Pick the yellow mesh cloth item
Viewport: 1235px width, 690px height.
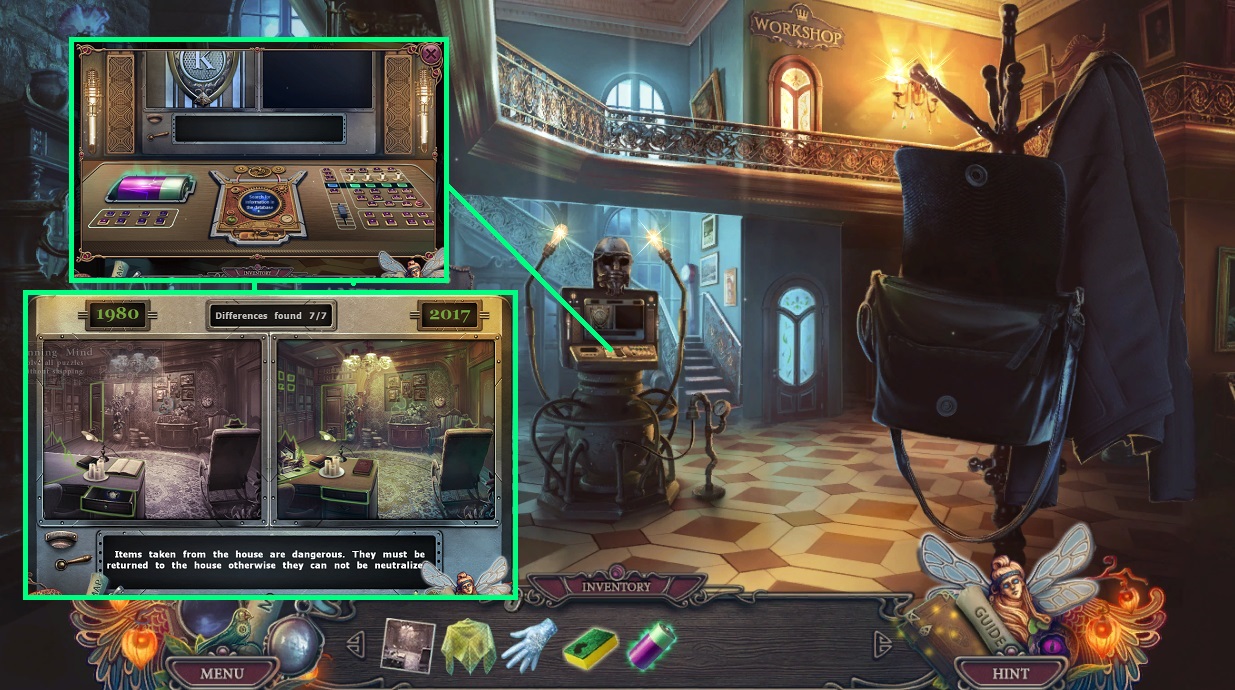click(467, 645)
